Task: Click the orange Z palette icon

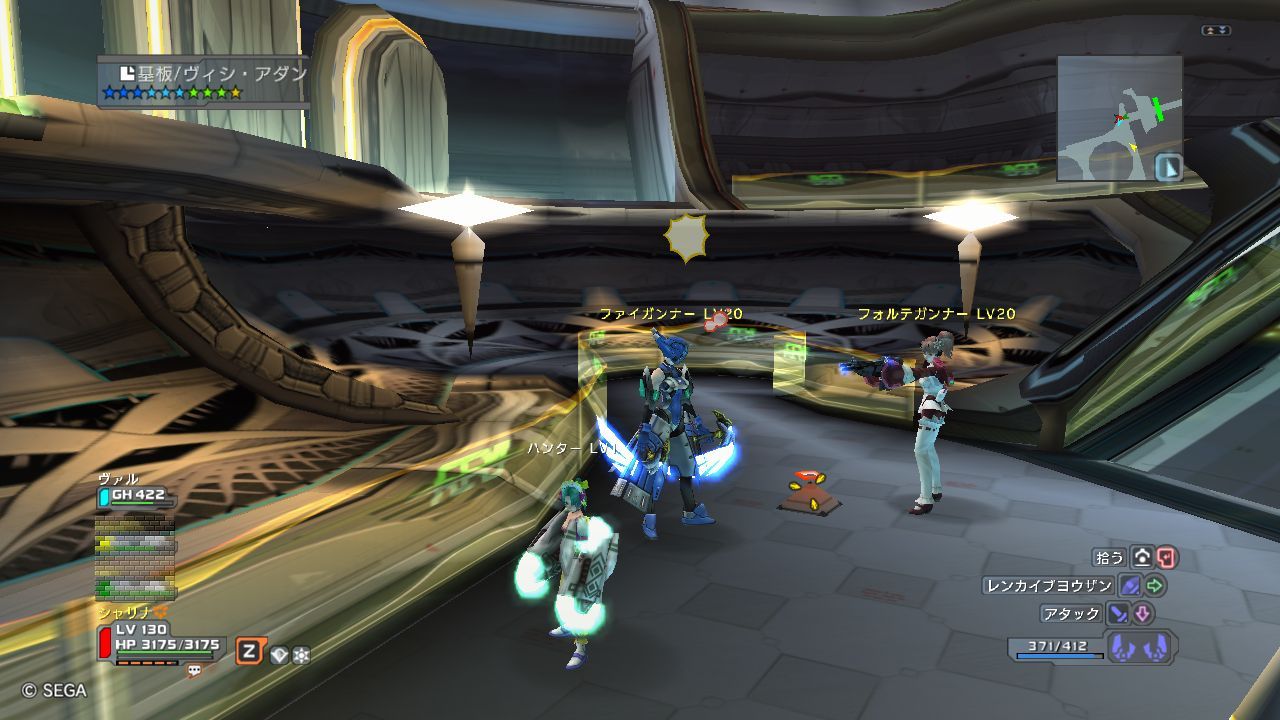Action: click(x=248, y=653)
